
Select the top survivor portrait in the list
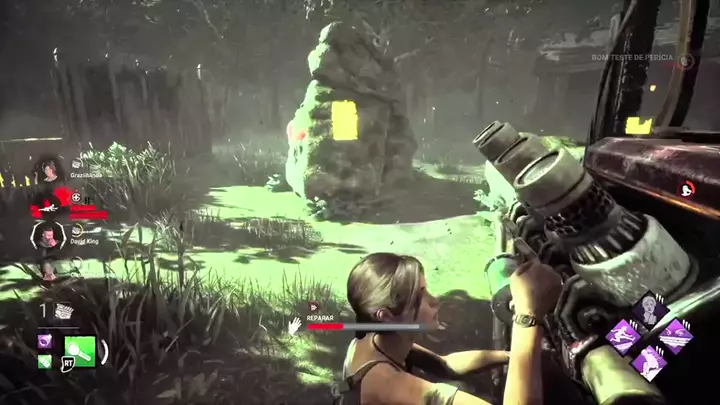pyautogui.click(x=46, y=170)
